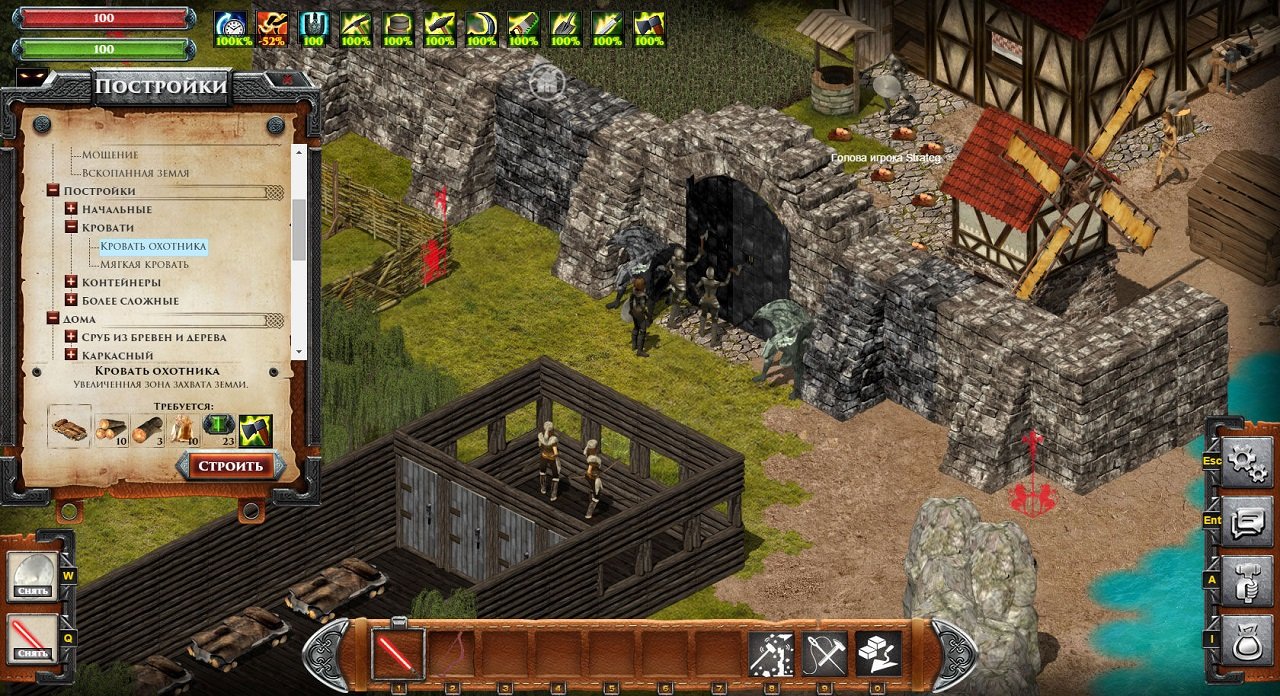Image resolution: width=1280 pixels, height=696 pixels.
Task: Open the inventory bag
Action: click(x=1246, y=642)
